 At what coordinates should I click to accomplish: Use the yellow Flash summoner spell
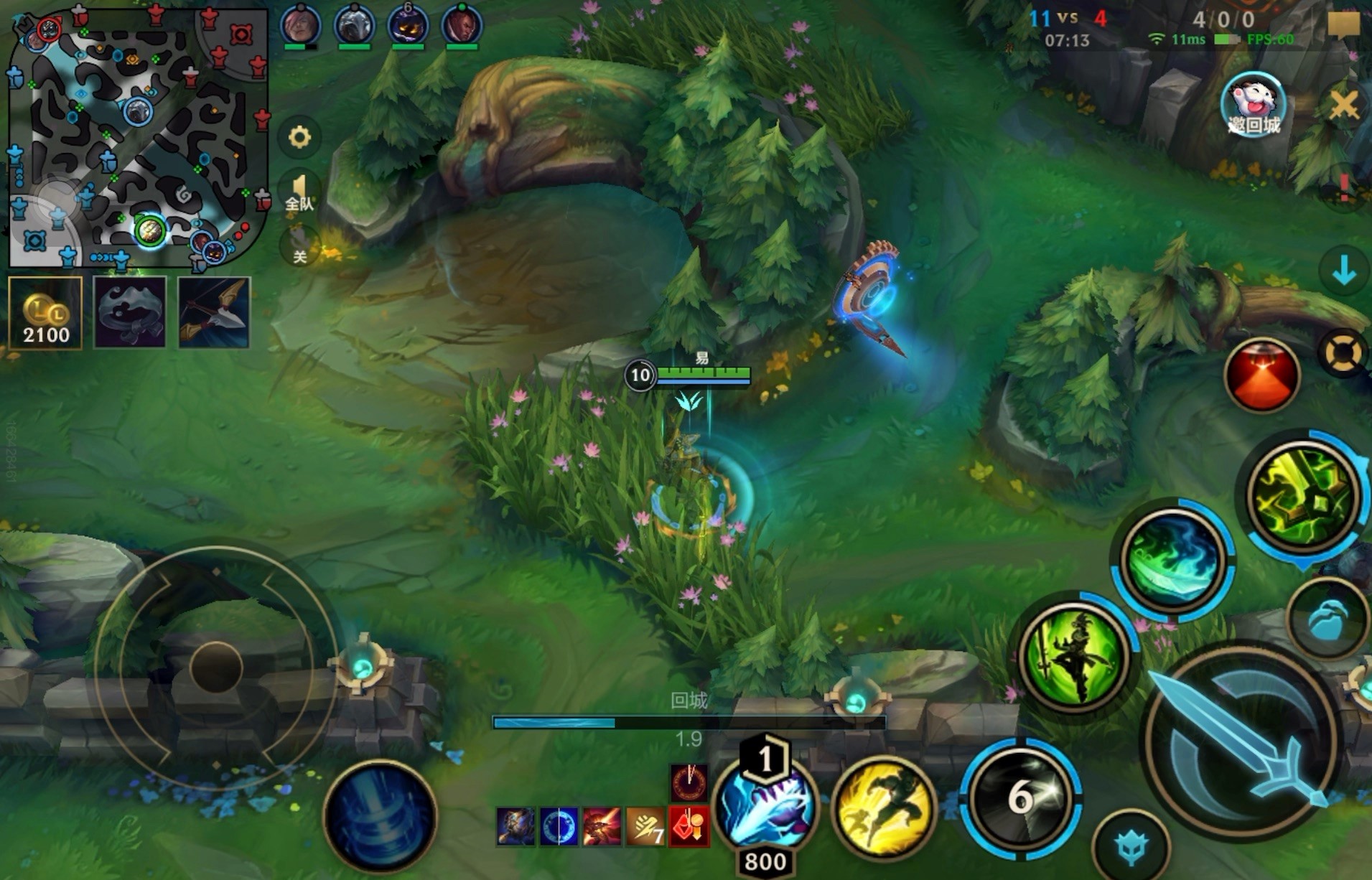[x=884, y=808]
